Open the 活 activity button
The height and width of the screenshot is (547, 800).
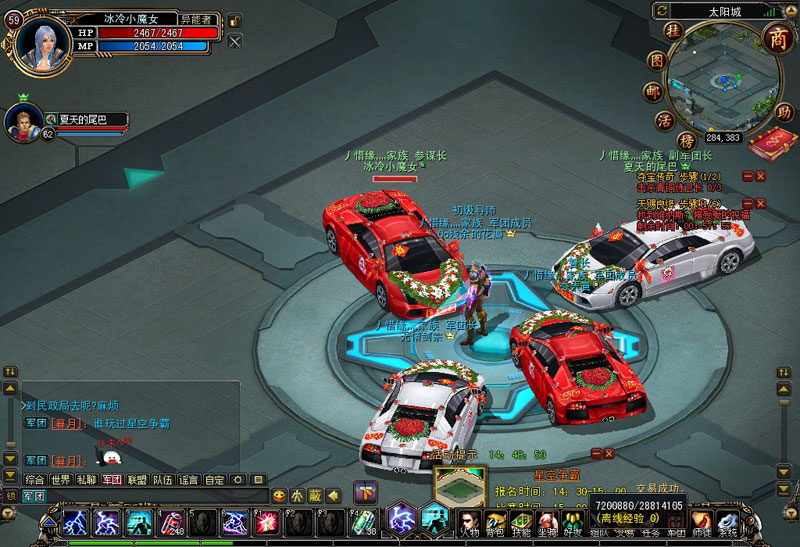coord(664,120)
